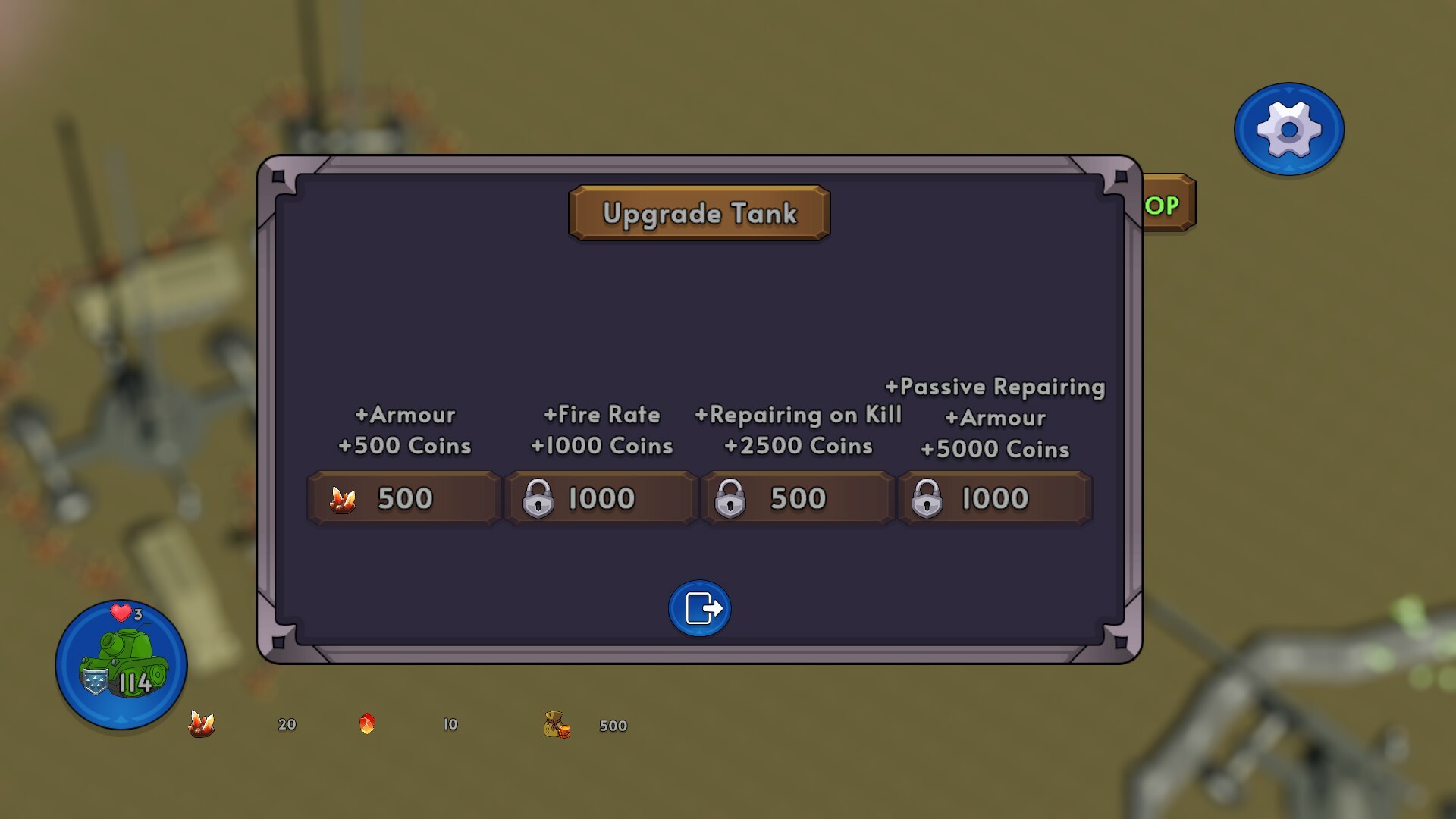The image size is (1456, 819).
Task: Open the settings gear menu
Action: (x=1288, y=129)
